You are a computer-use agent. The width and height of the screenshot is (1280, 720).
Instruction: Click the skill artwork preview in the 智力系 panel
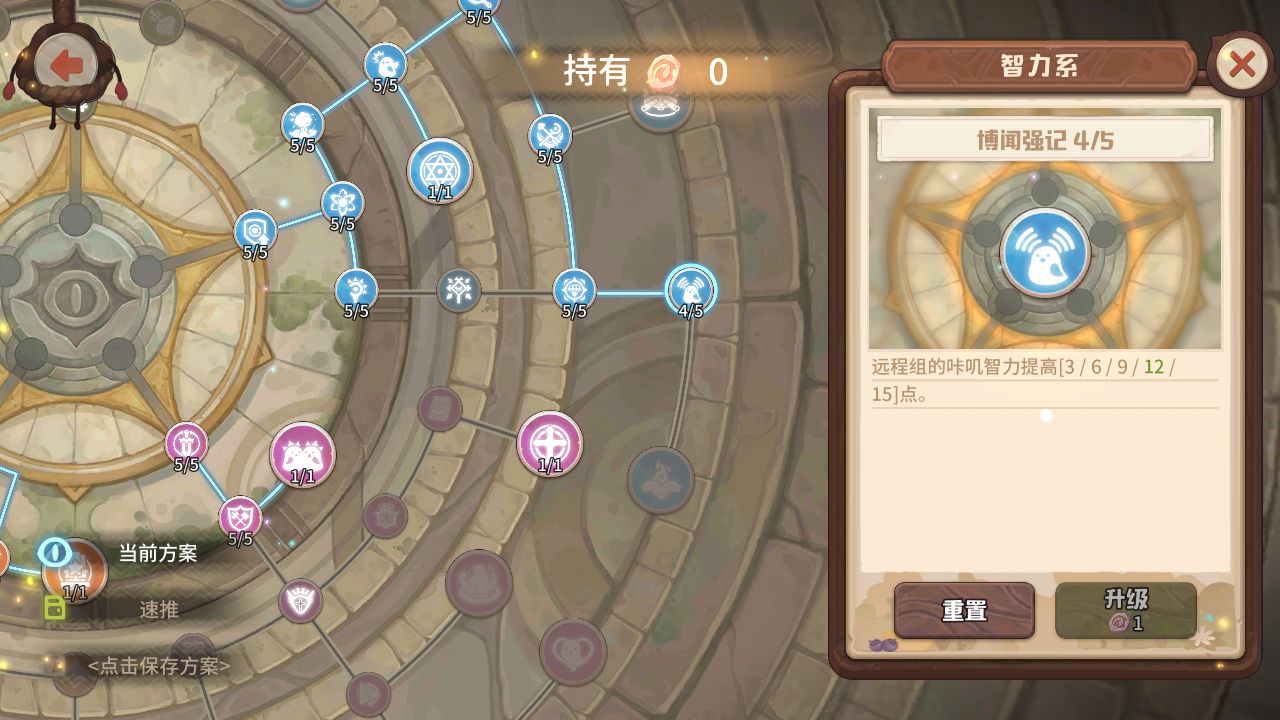(x=1043, y=253)
